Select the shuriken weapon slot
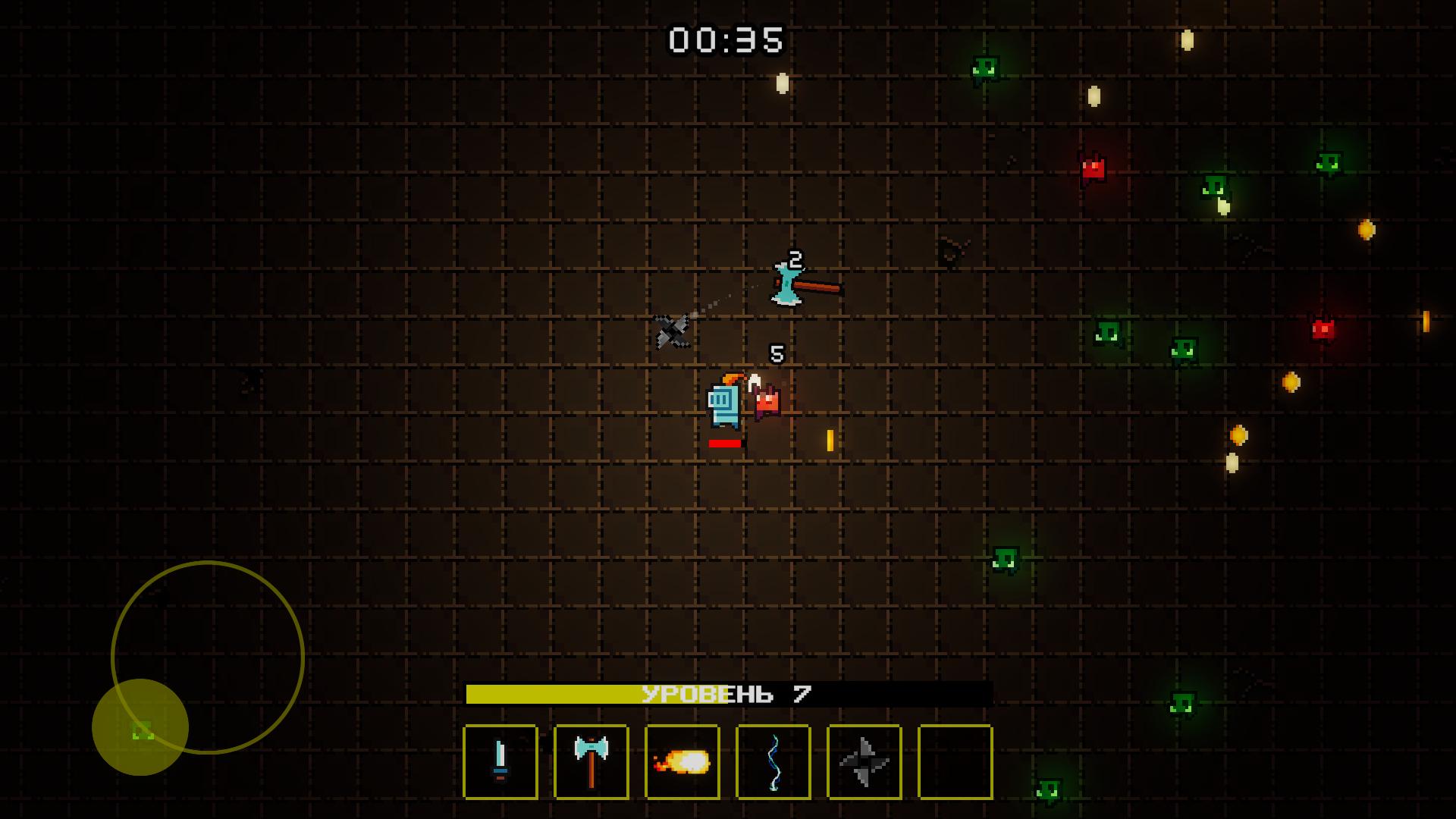Screen dimensions: 1456x819 click(x=864, y=761)
